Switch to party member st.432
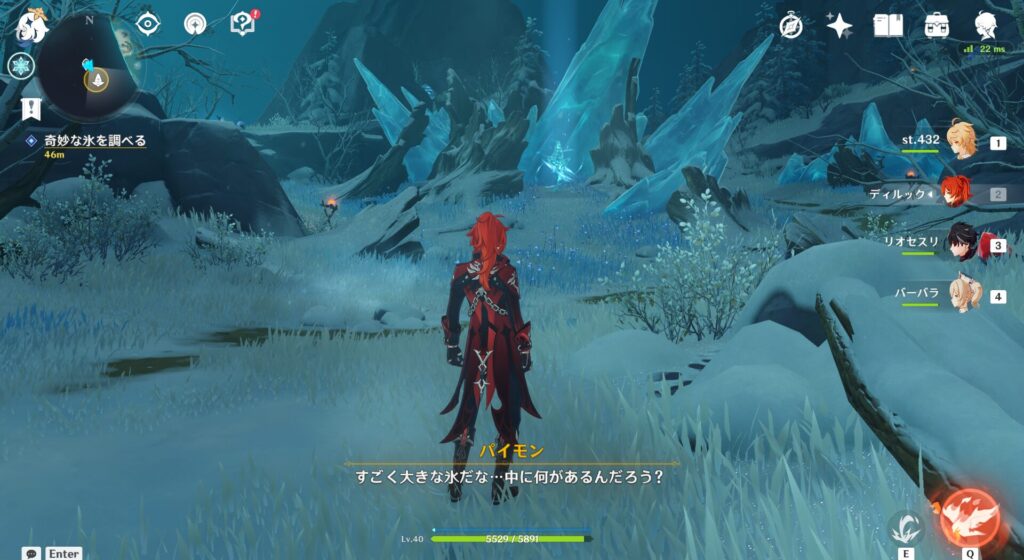Screen dimensions: 1024x560 click(960, 143)
